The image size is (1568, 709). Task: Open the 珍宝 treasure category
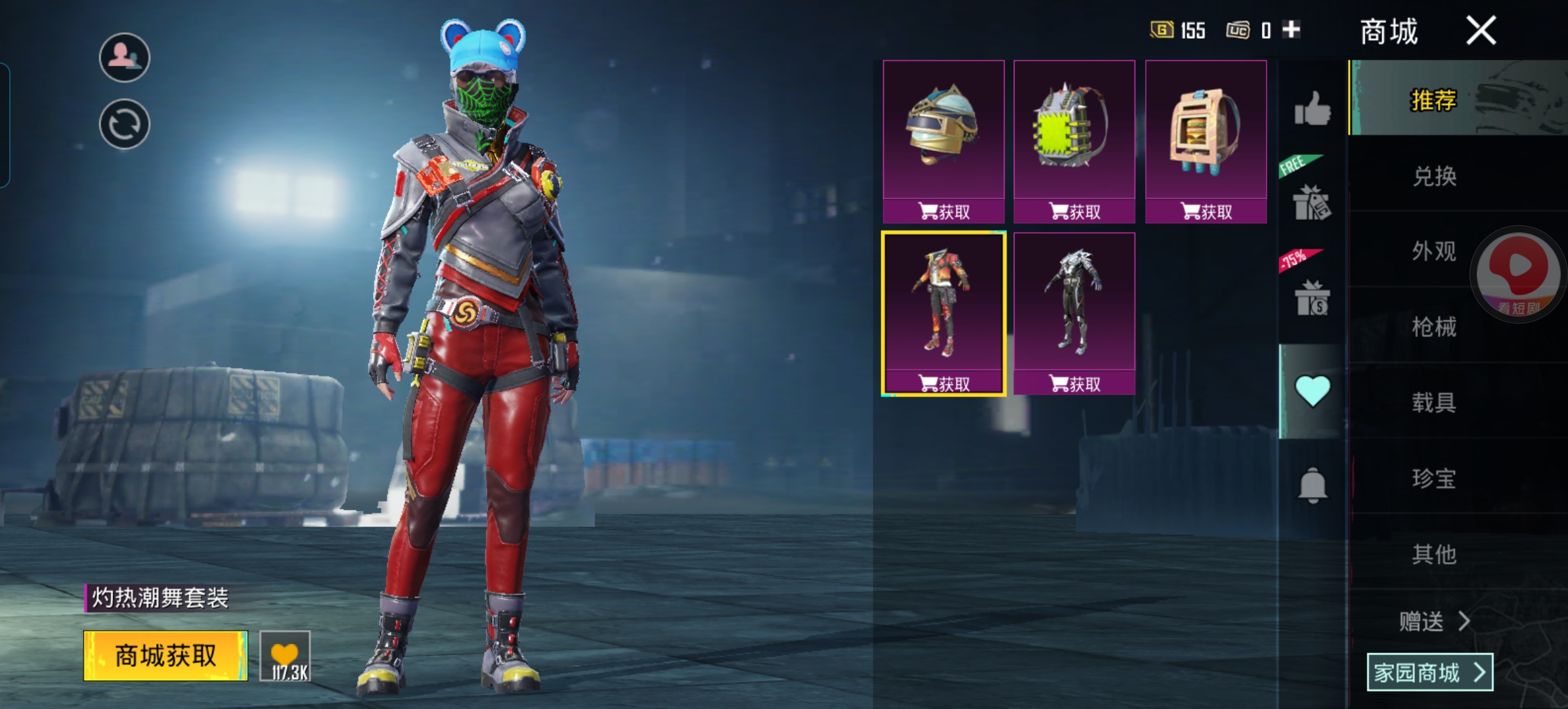click(x=1434, y=478)
